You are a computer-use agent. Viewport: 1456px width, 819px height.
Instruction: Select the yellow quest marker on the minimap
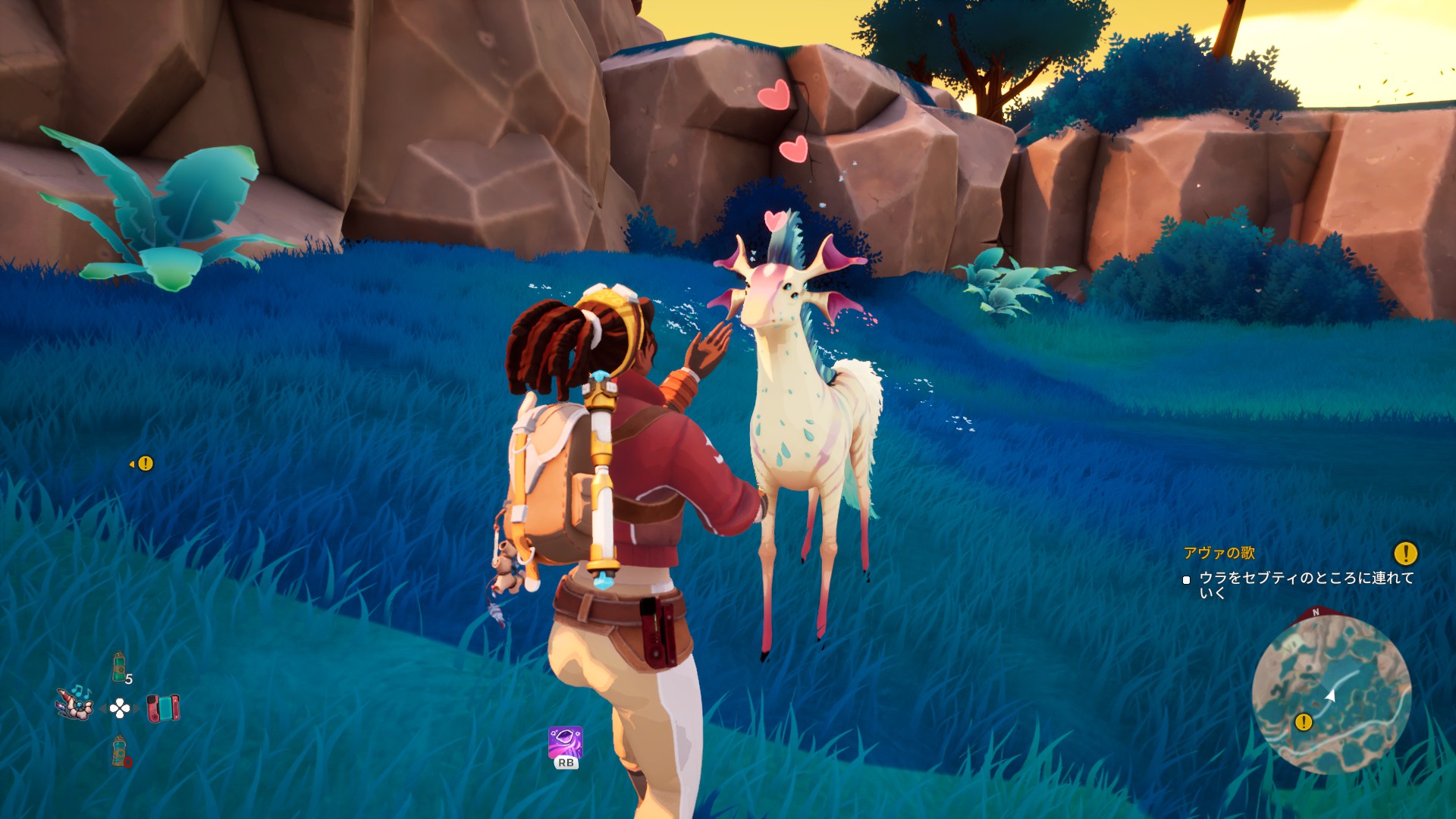coord(1304,722)
